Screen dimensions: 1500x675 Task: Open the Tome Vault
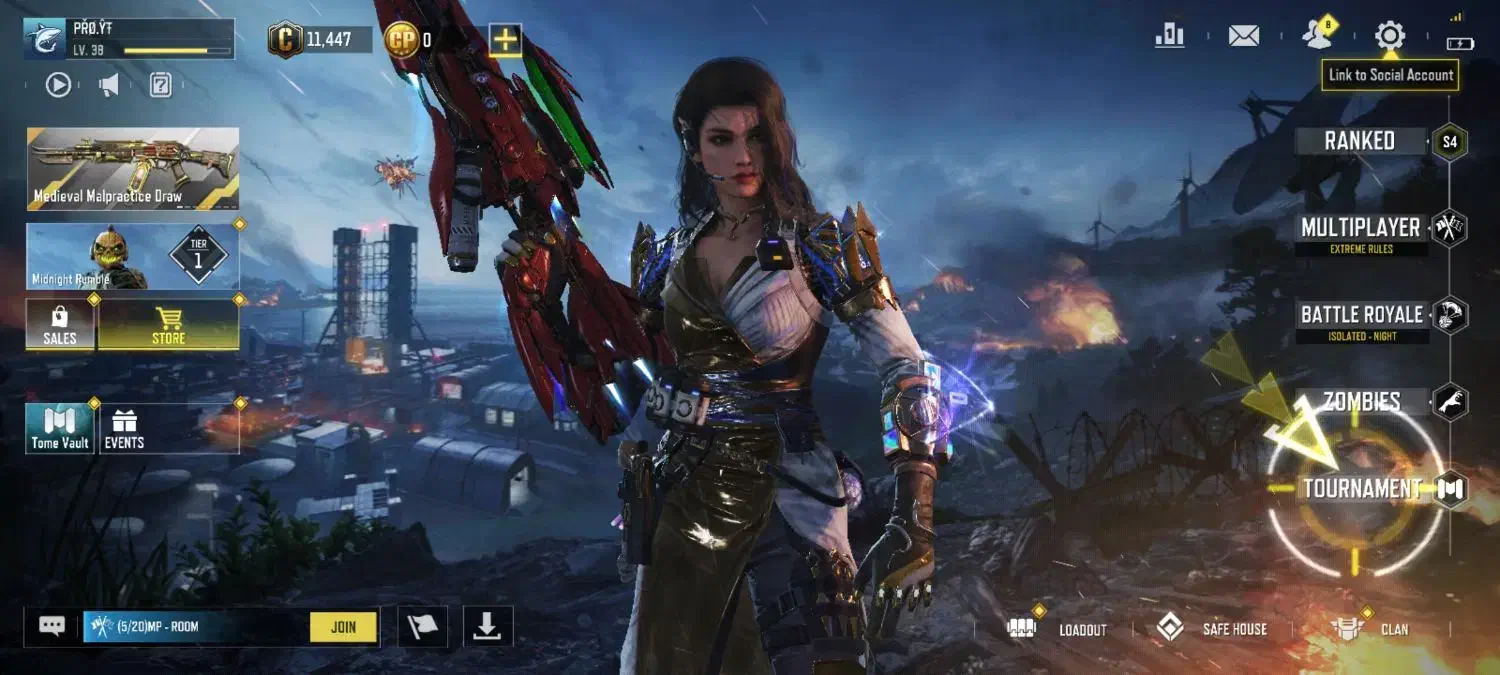(60, 429)
